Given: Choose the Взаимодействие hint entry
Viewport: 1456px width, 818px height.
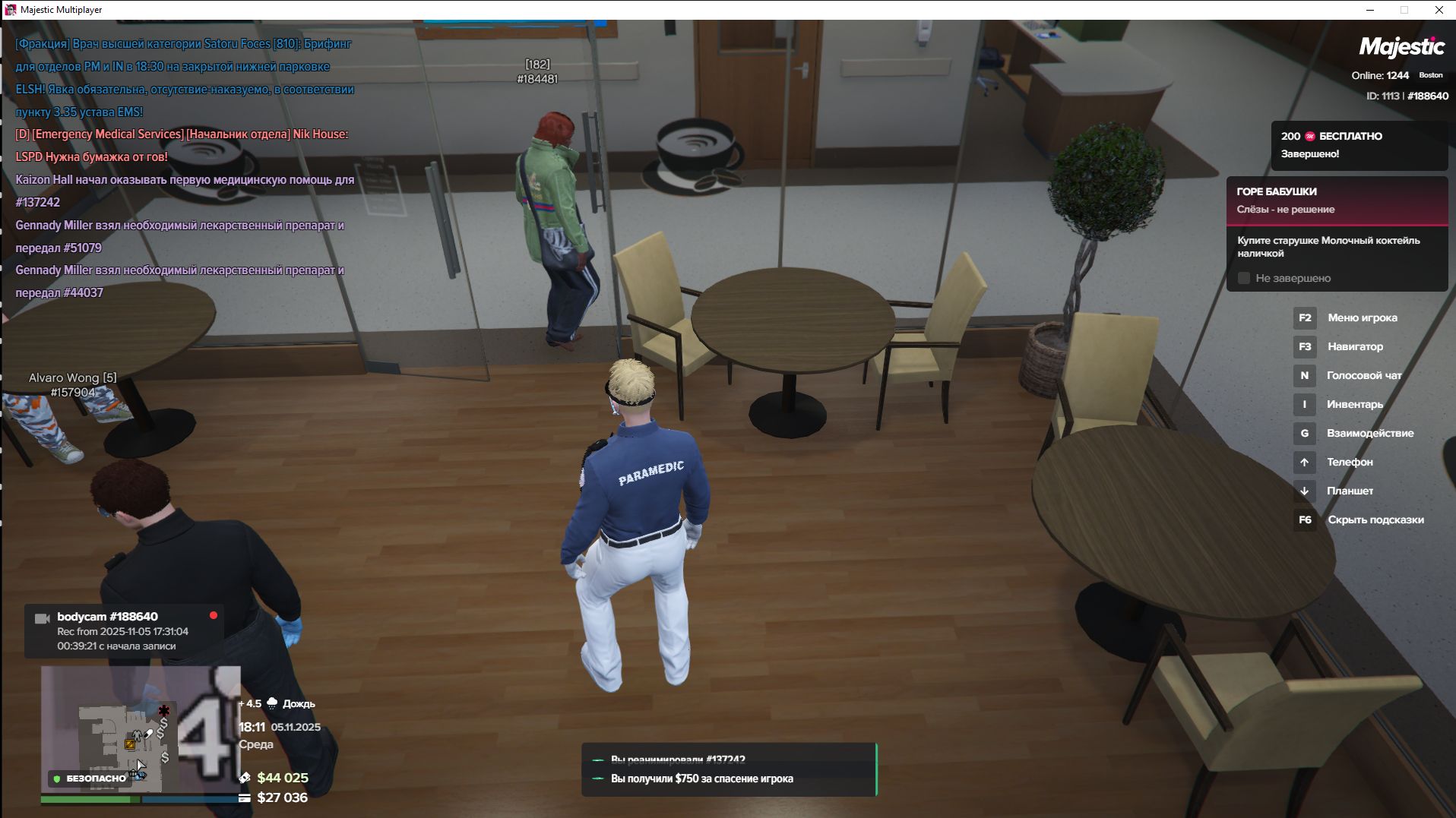Looking at the screenshot, I should (1369, 434).
